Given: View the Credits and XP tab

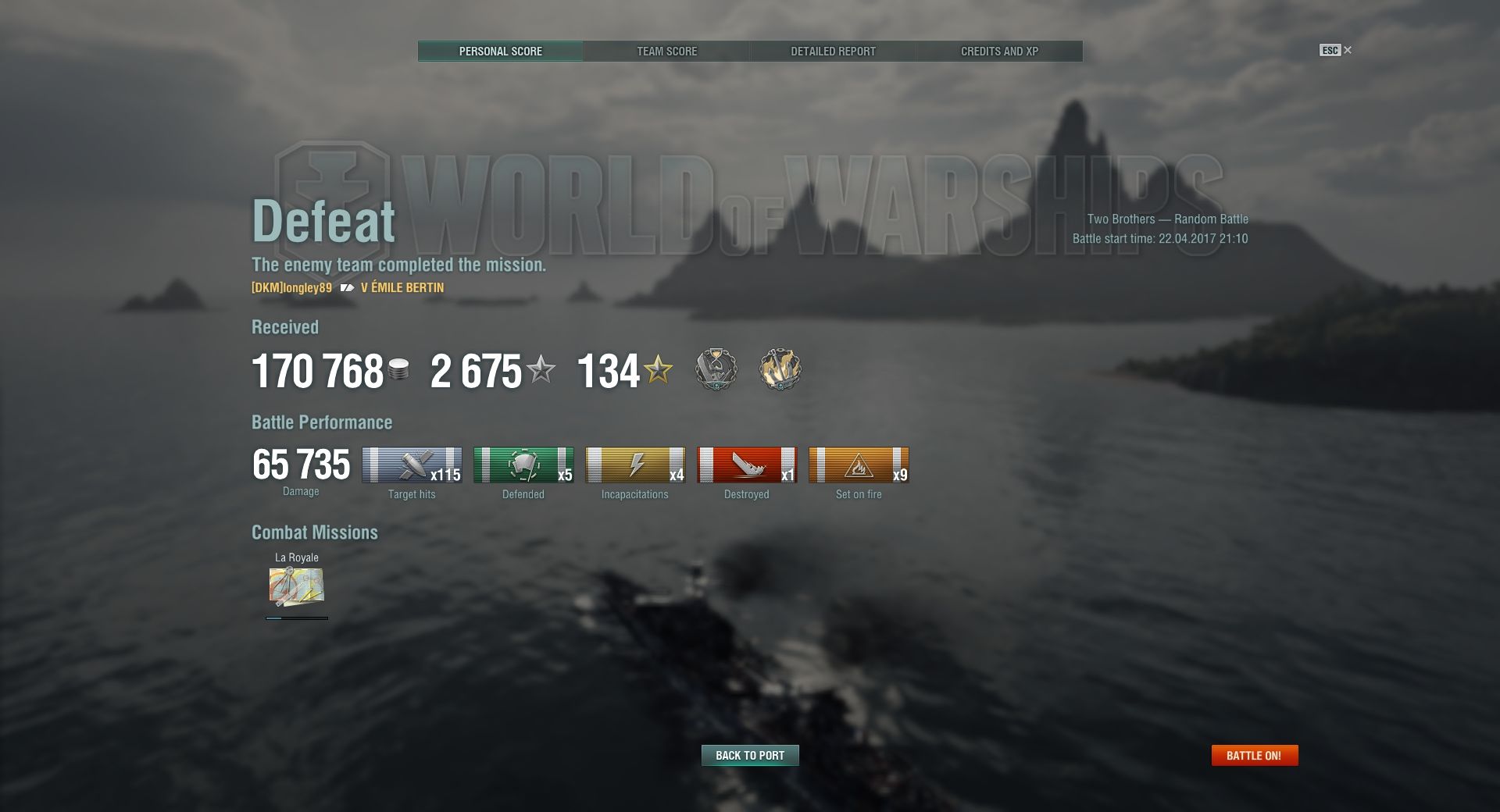Looking at the screenshot, I should tap(999, 52).
